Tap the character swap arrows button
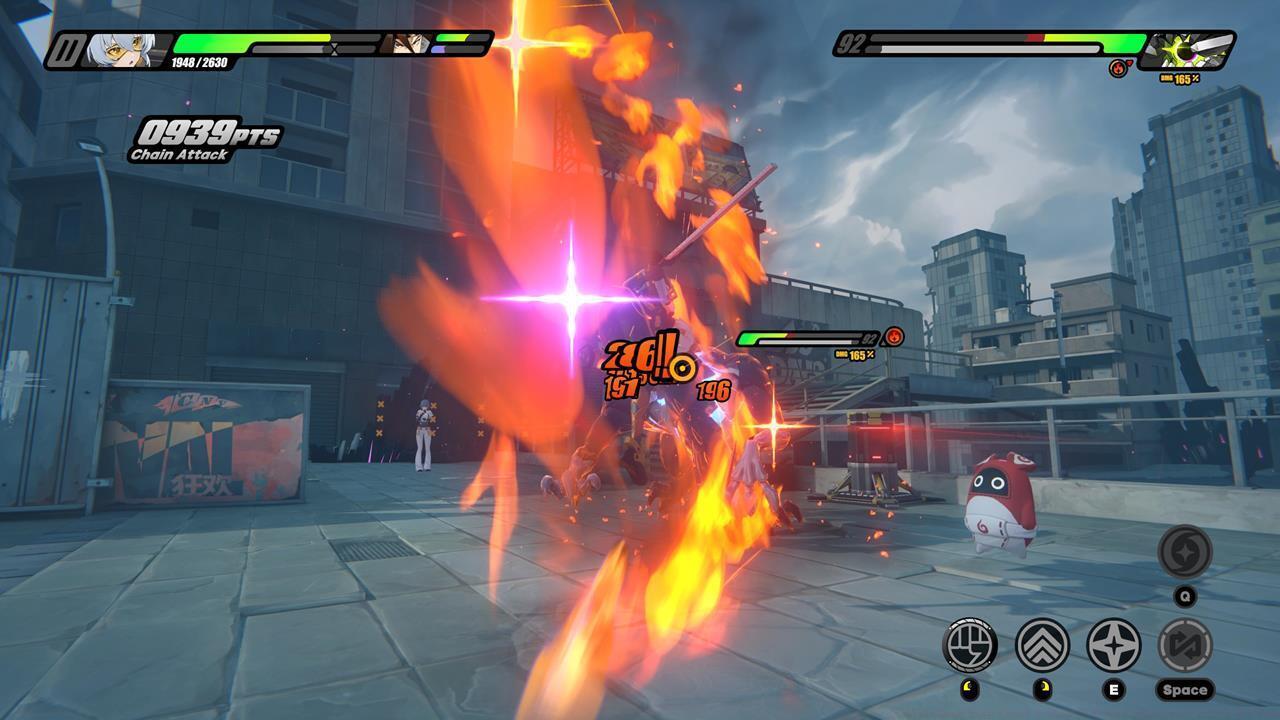The width and height of the screenshot is (1280, 720). (x=1185, y=645)
